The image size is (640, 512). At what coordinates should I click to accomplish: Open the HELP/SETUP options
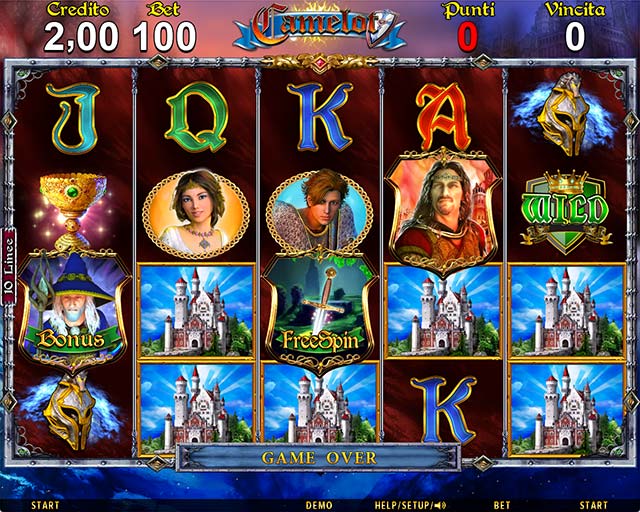coord(409,505)
